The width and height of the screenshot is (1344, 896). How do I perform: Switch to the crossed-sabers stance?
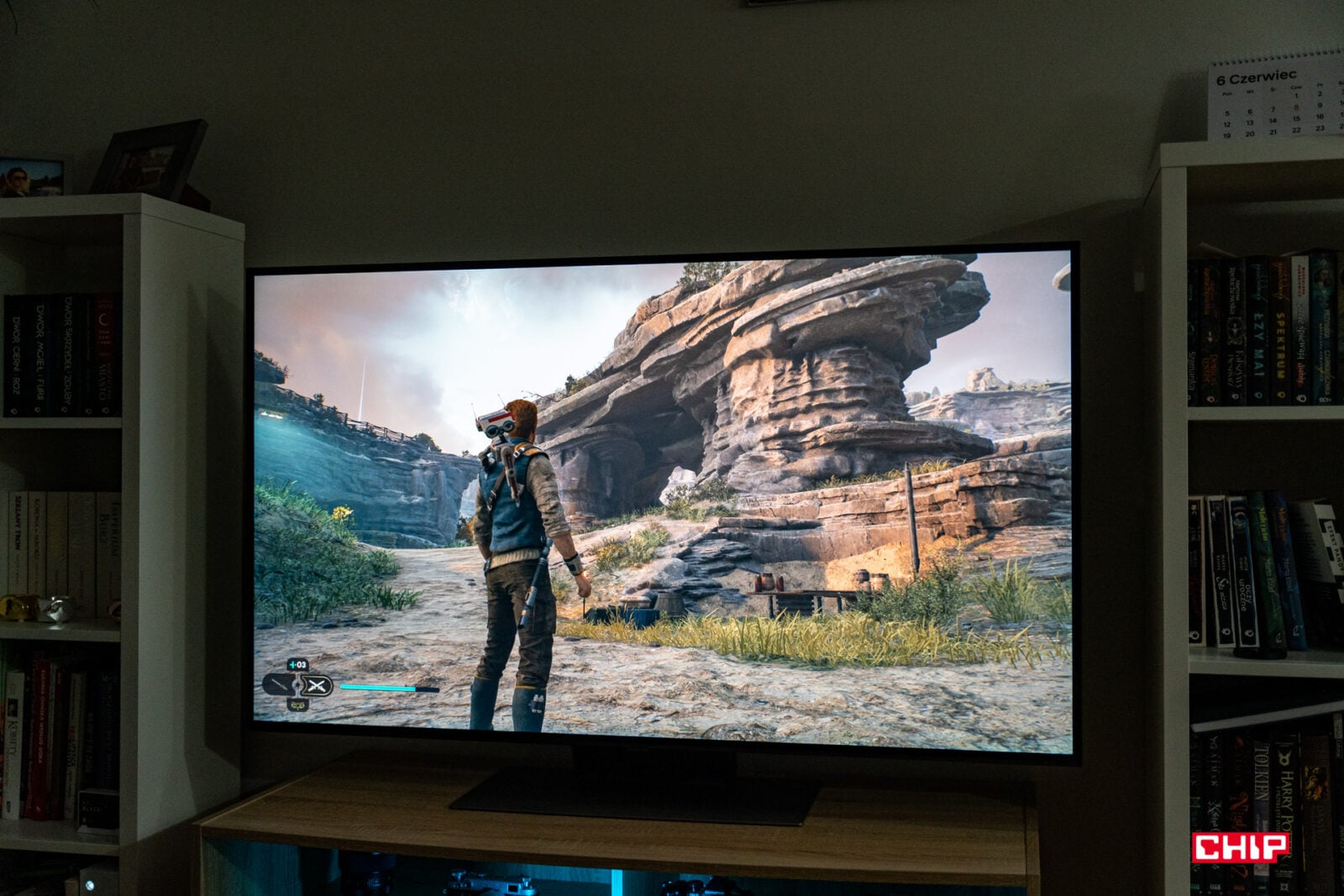(316, 686)
